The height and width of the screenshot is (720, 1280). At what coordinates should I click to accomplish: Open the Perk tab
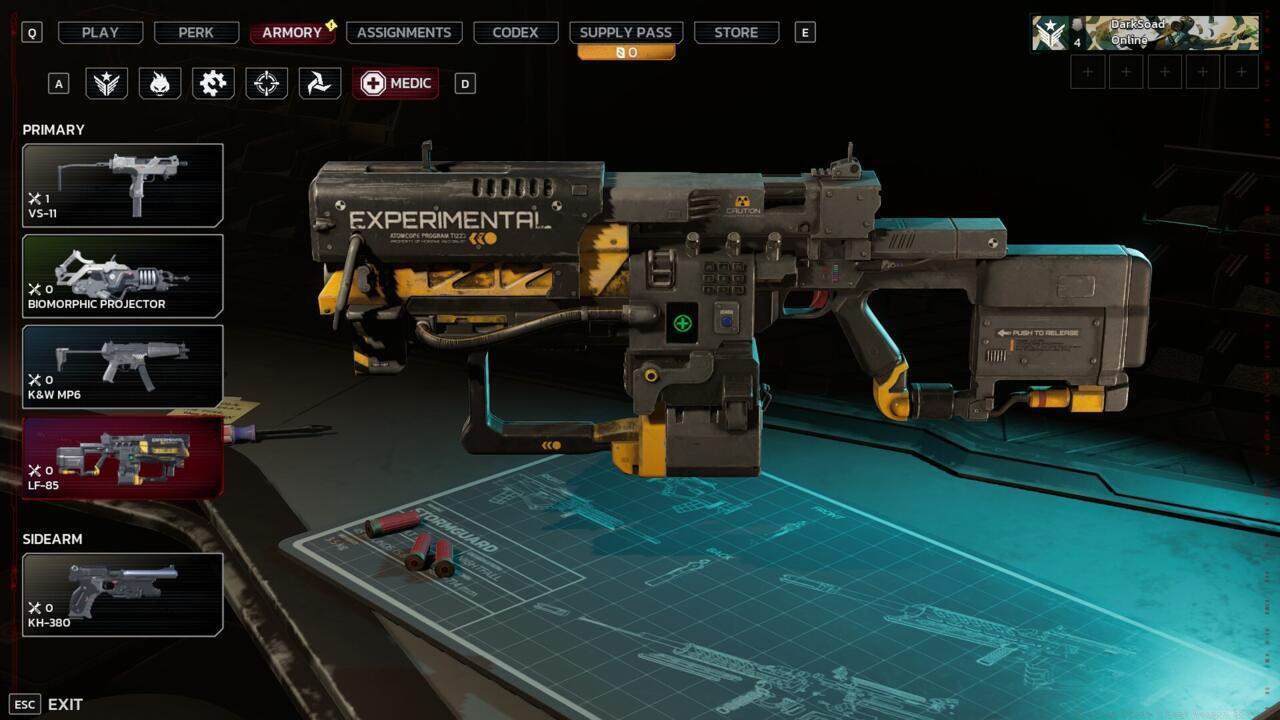[x=195, y=31]
